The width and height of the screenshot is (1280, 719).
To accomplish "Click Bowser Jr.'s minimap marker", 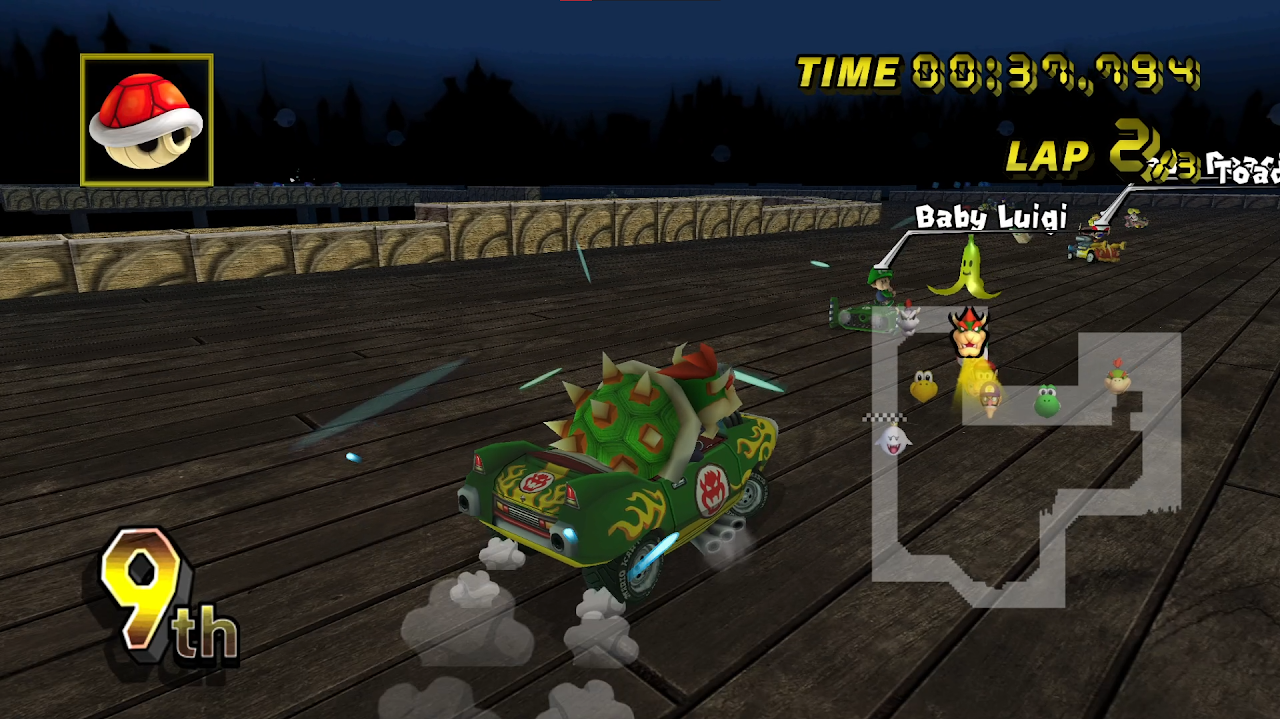I will coord(1117,376).
